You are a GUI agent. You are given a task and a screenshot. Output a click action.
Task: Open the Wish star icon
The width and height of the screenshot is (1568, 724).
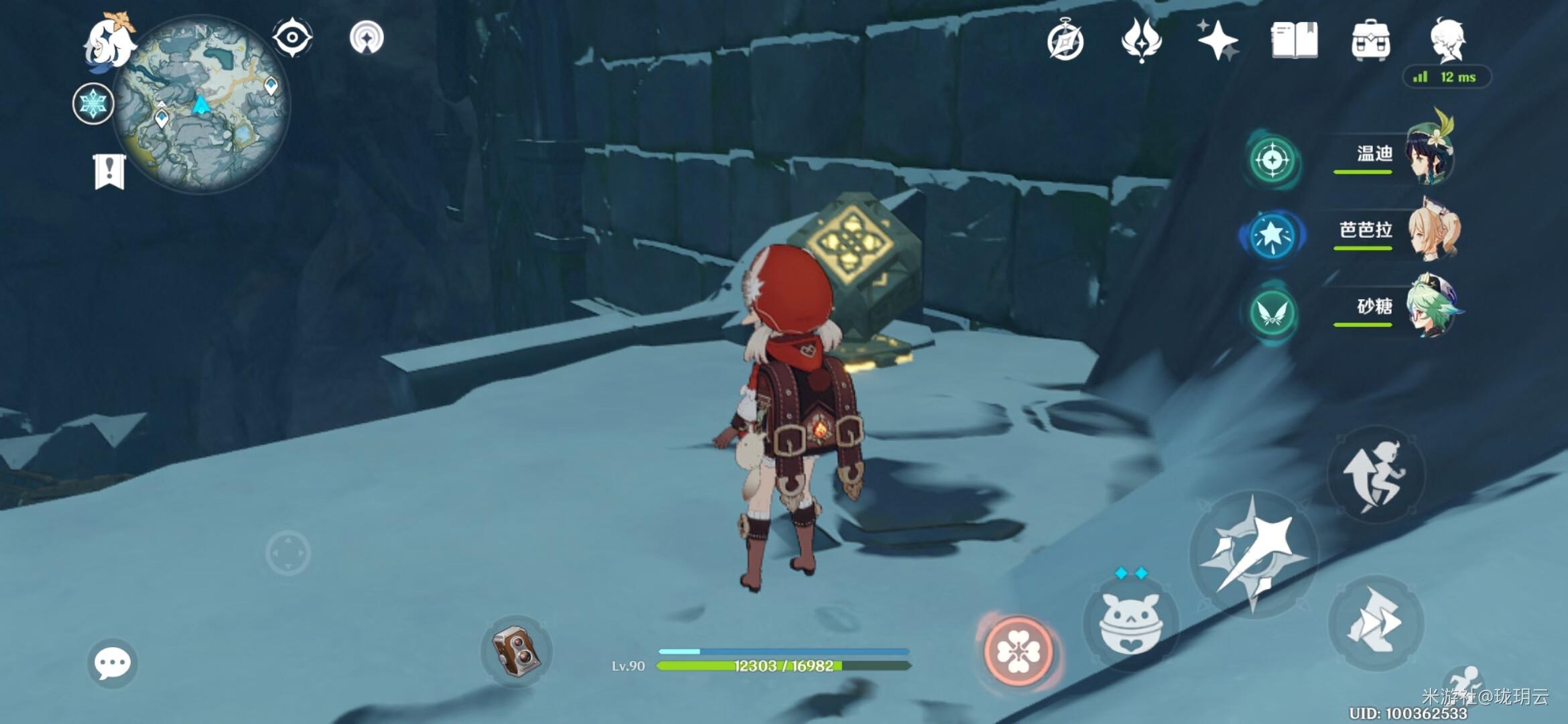tap(1218, 40)
